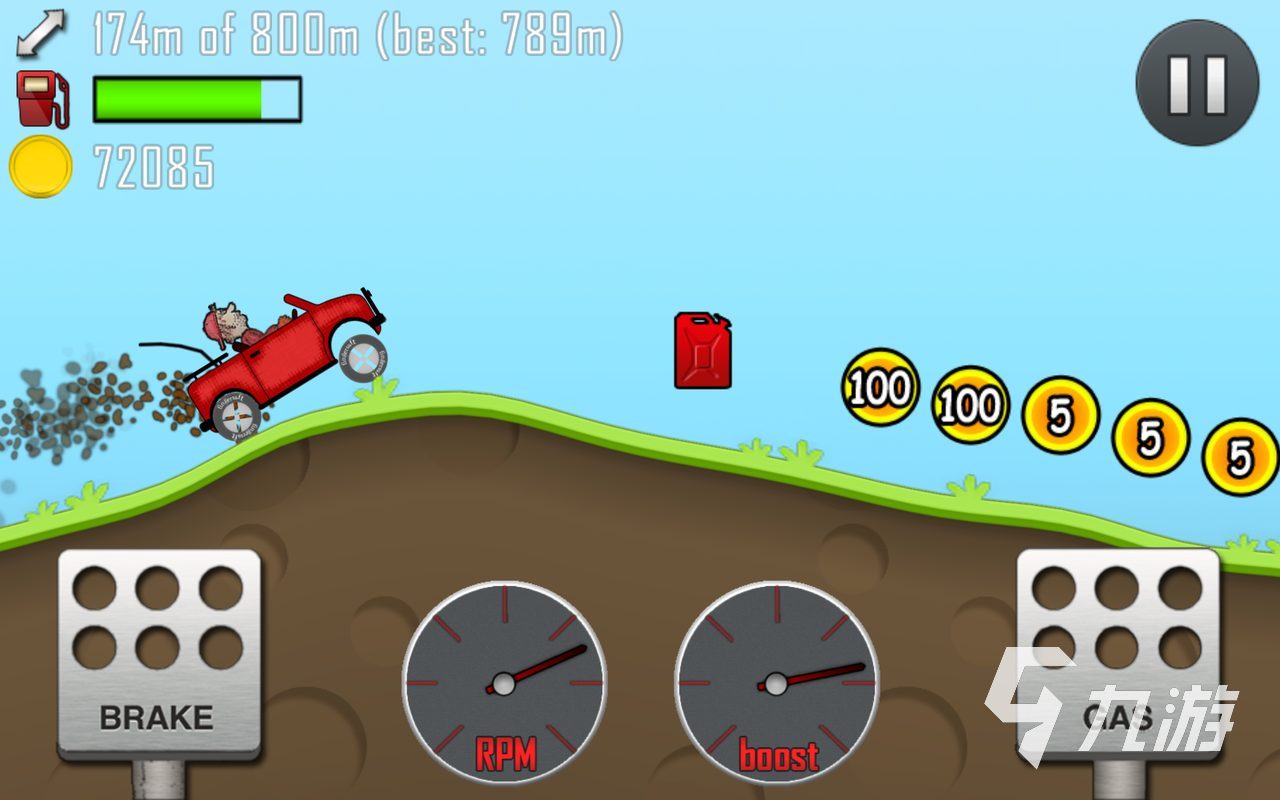Pause the game with the pause button
This screenshot has width=1280, height=800.
click(1197, 83)
